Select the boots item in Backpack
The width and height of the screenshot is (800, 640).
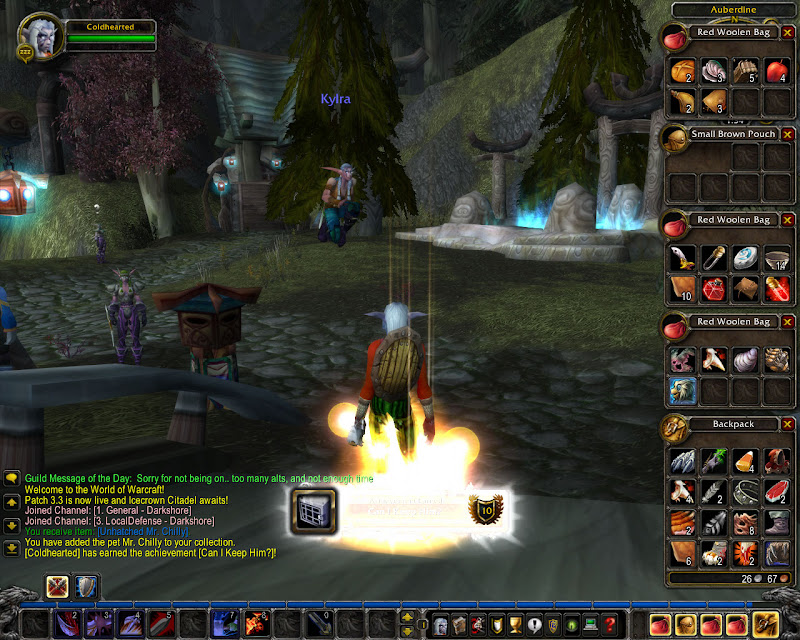point(777,522)
